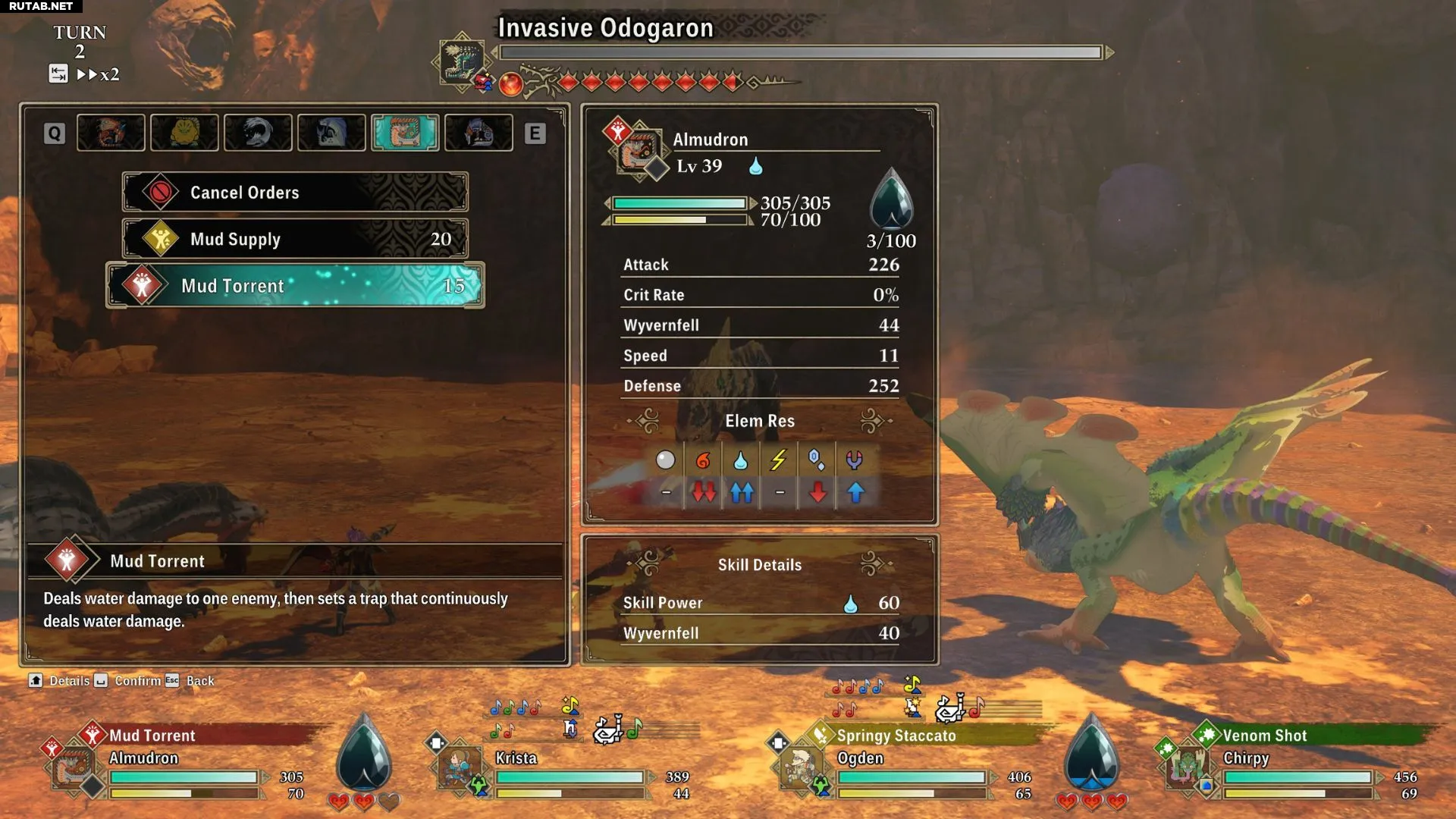Switch to the red beaked monster tab

(x=111, y=133)
